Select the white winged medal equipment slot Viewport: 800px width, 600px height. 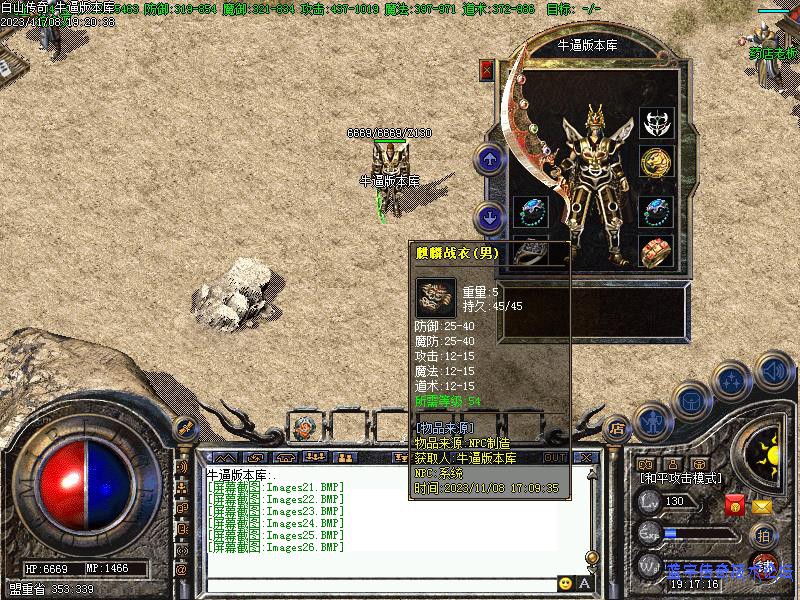coord(656,123)
